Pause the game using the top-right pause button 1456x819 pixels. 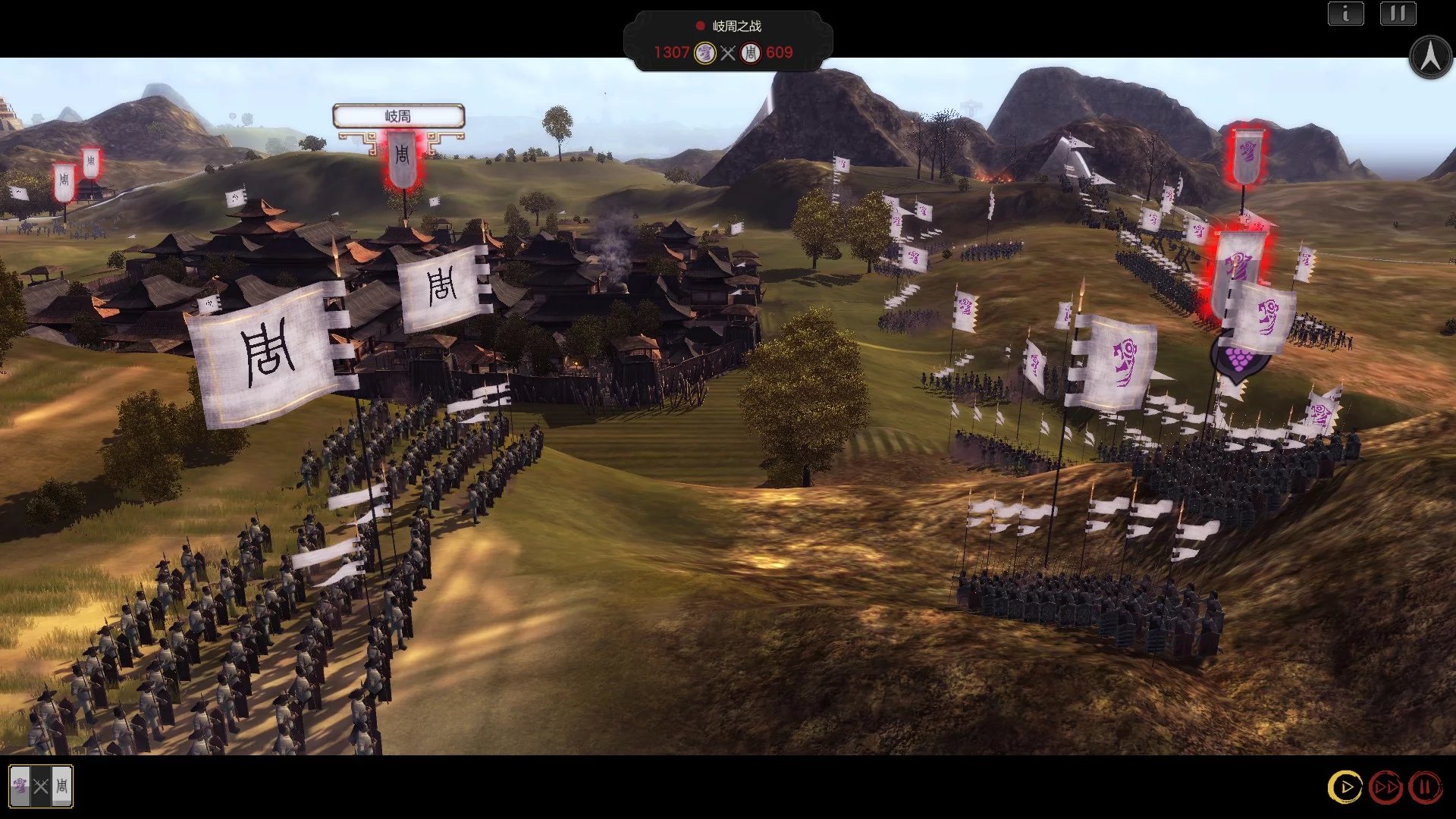1398,14
